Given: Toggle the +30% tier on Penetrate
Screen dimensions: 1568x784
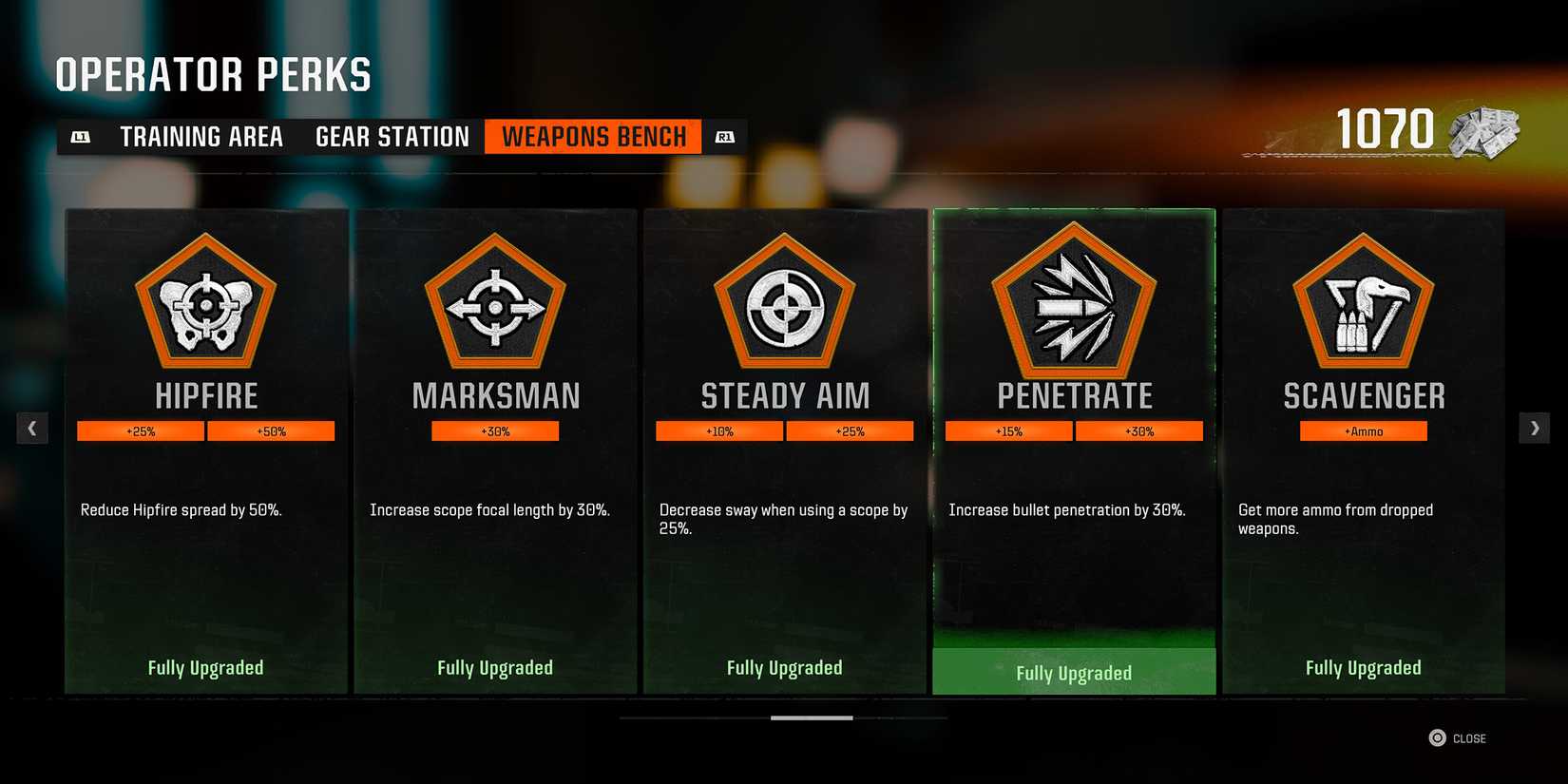Looking at the screenshot, I should 1139,430.
